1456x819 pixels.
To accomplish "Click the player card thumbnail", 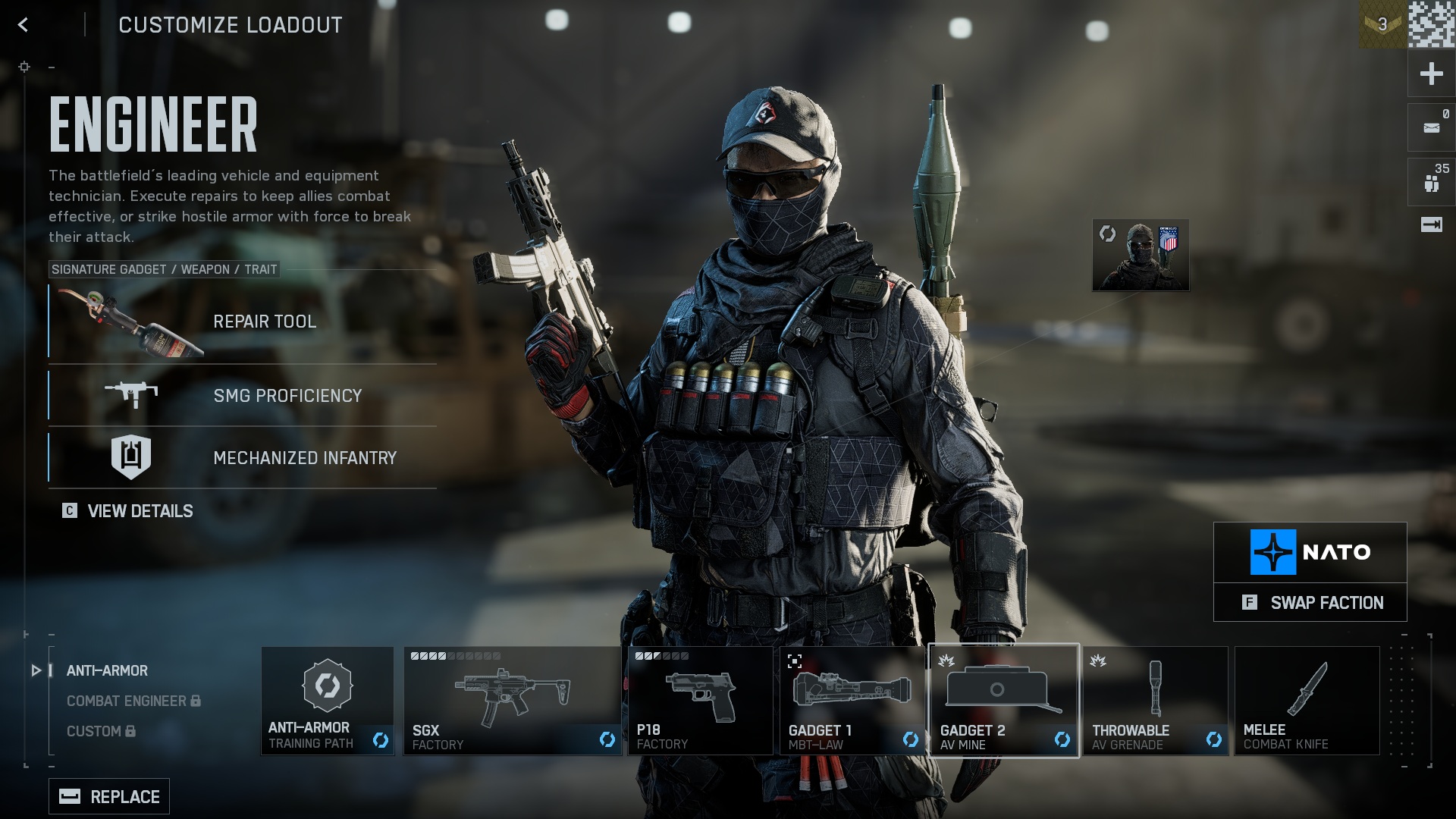I will (1141, 255).
